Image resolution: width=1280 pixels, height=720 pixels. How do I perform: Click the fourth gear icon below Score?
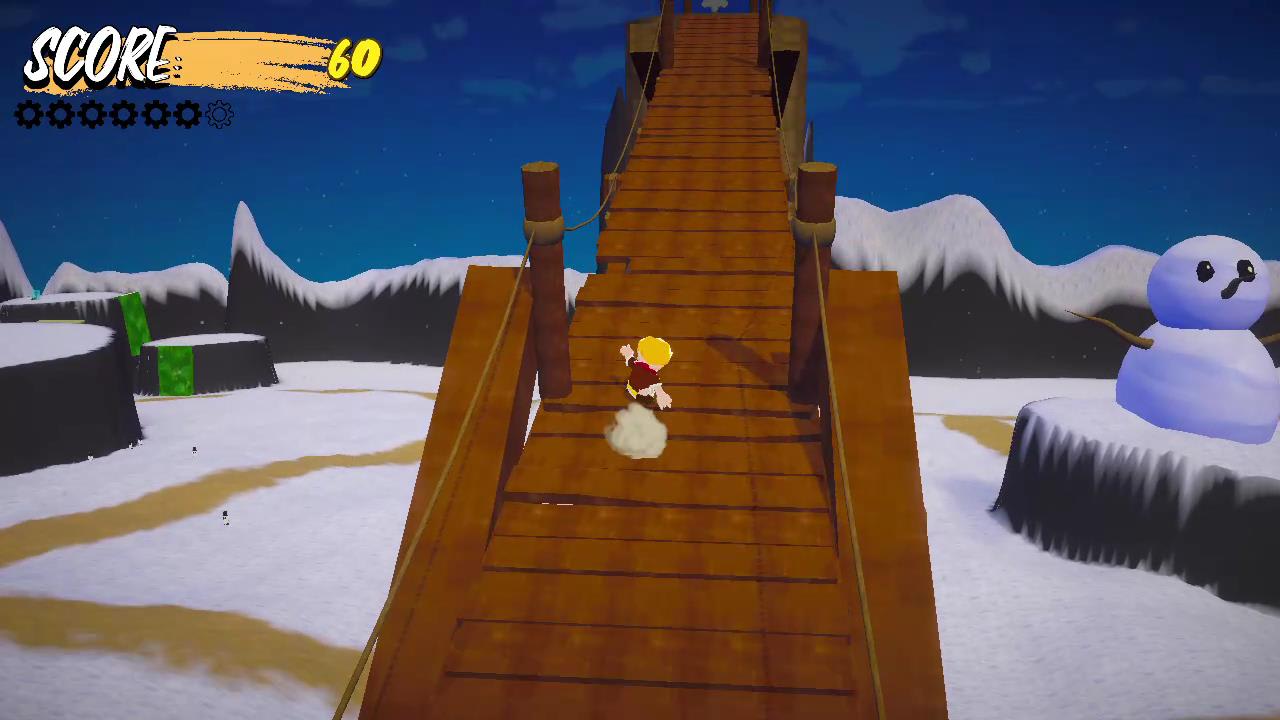pyautogui.click(x=123, y=114)
